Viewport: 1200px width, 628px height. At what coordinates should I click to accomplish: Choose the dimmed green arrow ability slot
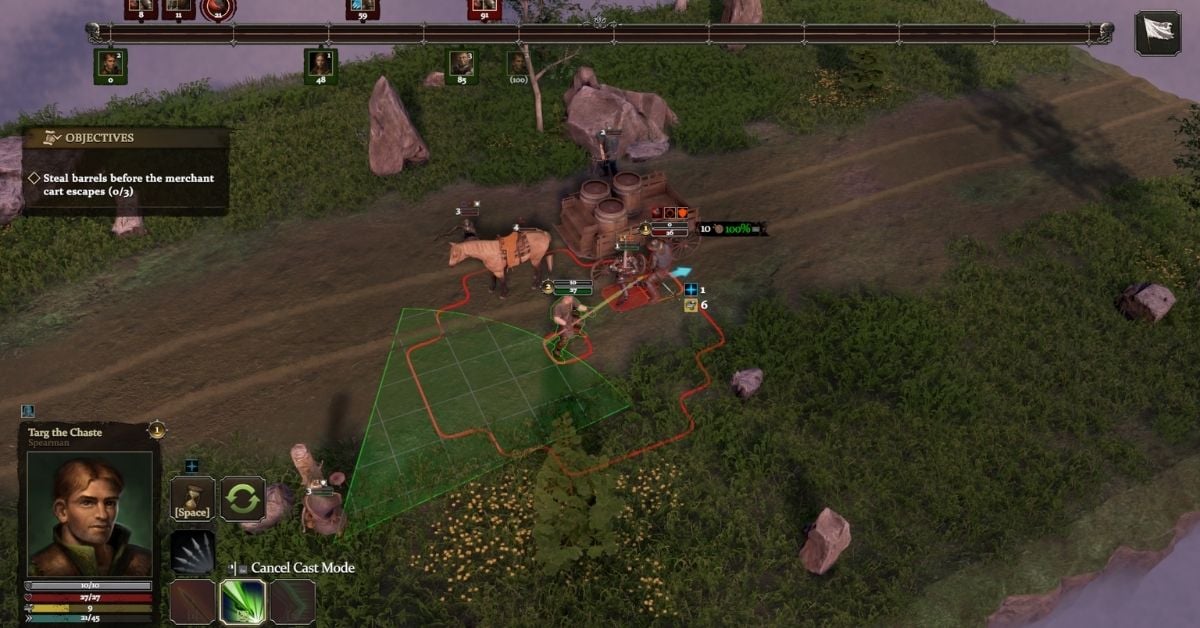click(293, 602)
